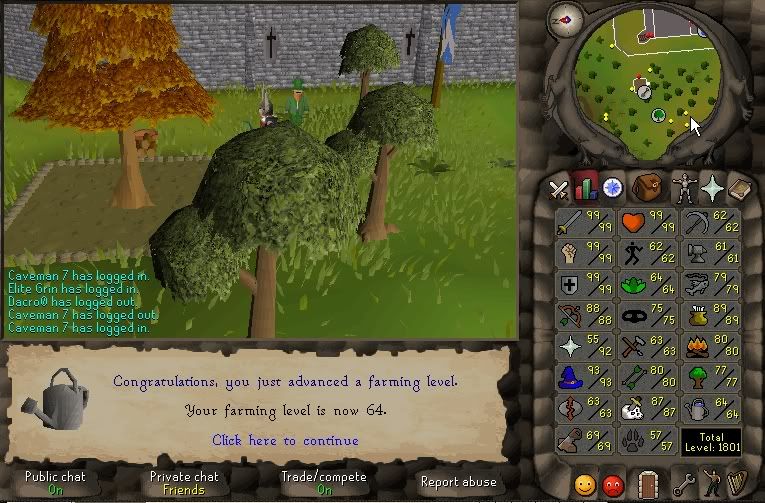Open the friends list smiley tab
Viewport: 765px width, 503px height.
pos(584,484)
